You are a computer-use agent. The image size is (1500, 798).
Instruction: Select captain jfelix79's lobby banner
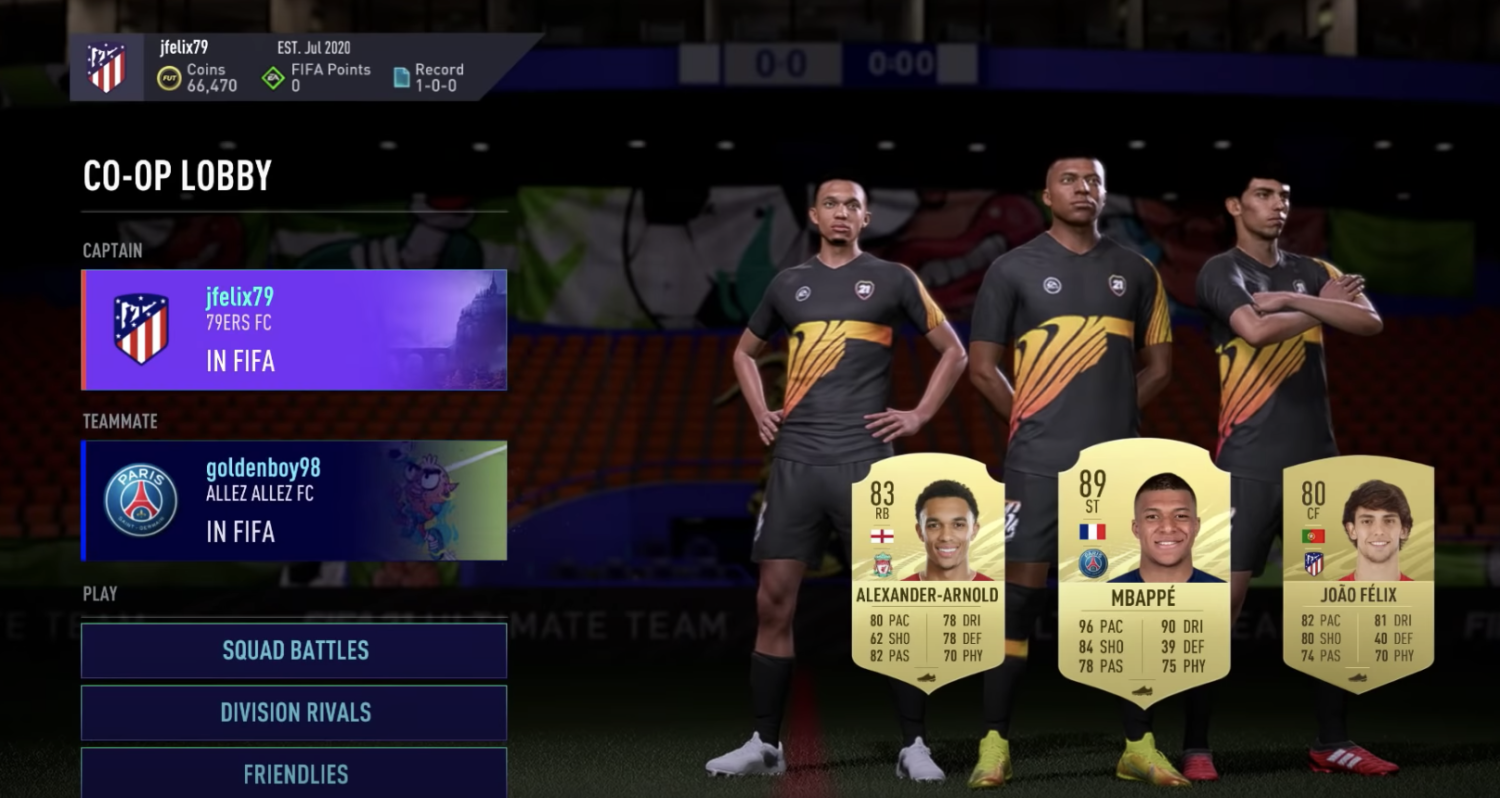coord(294,330)
